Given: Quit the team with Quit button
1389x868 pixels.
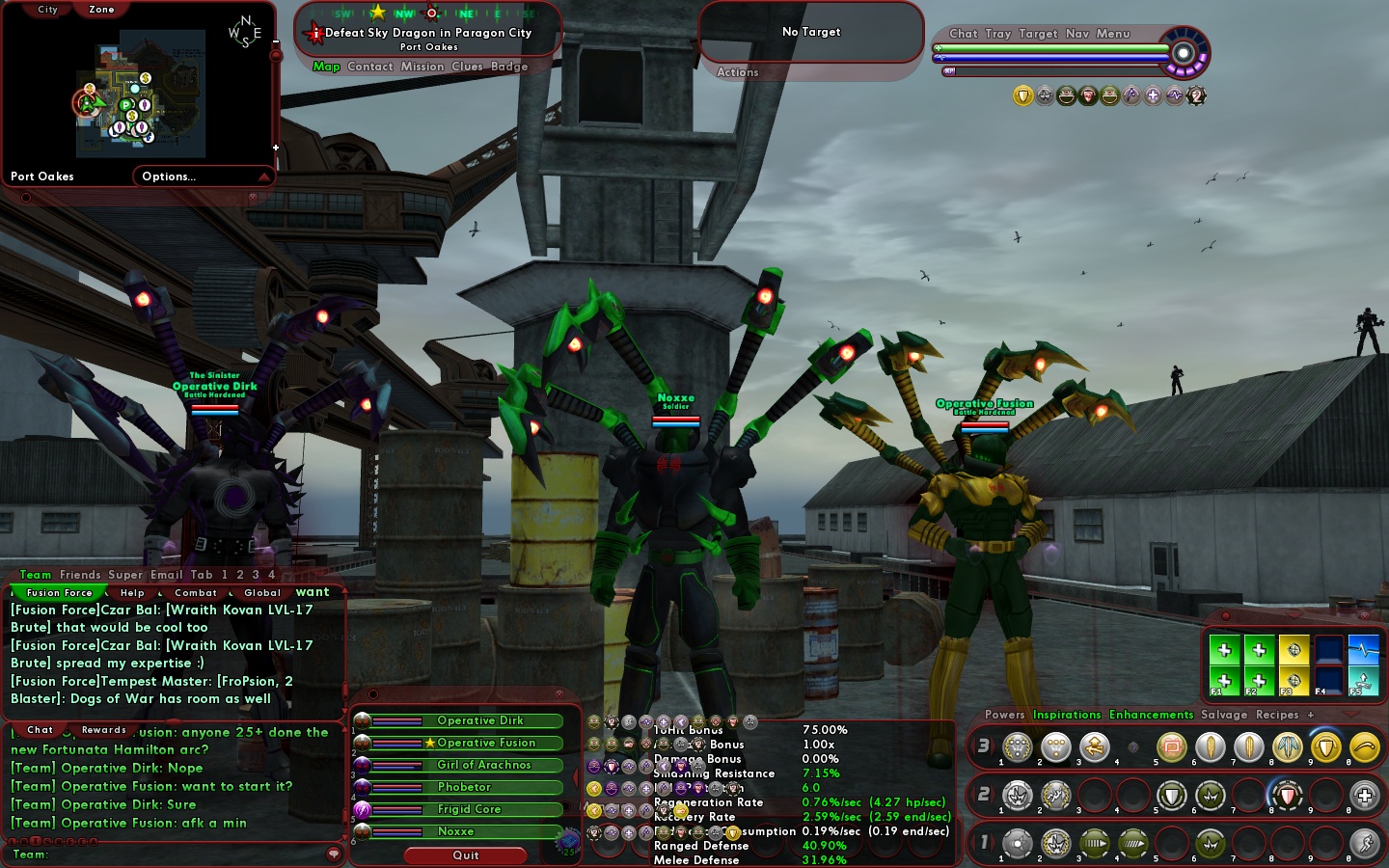Looking at the screenshot, I should coord(466,855).
